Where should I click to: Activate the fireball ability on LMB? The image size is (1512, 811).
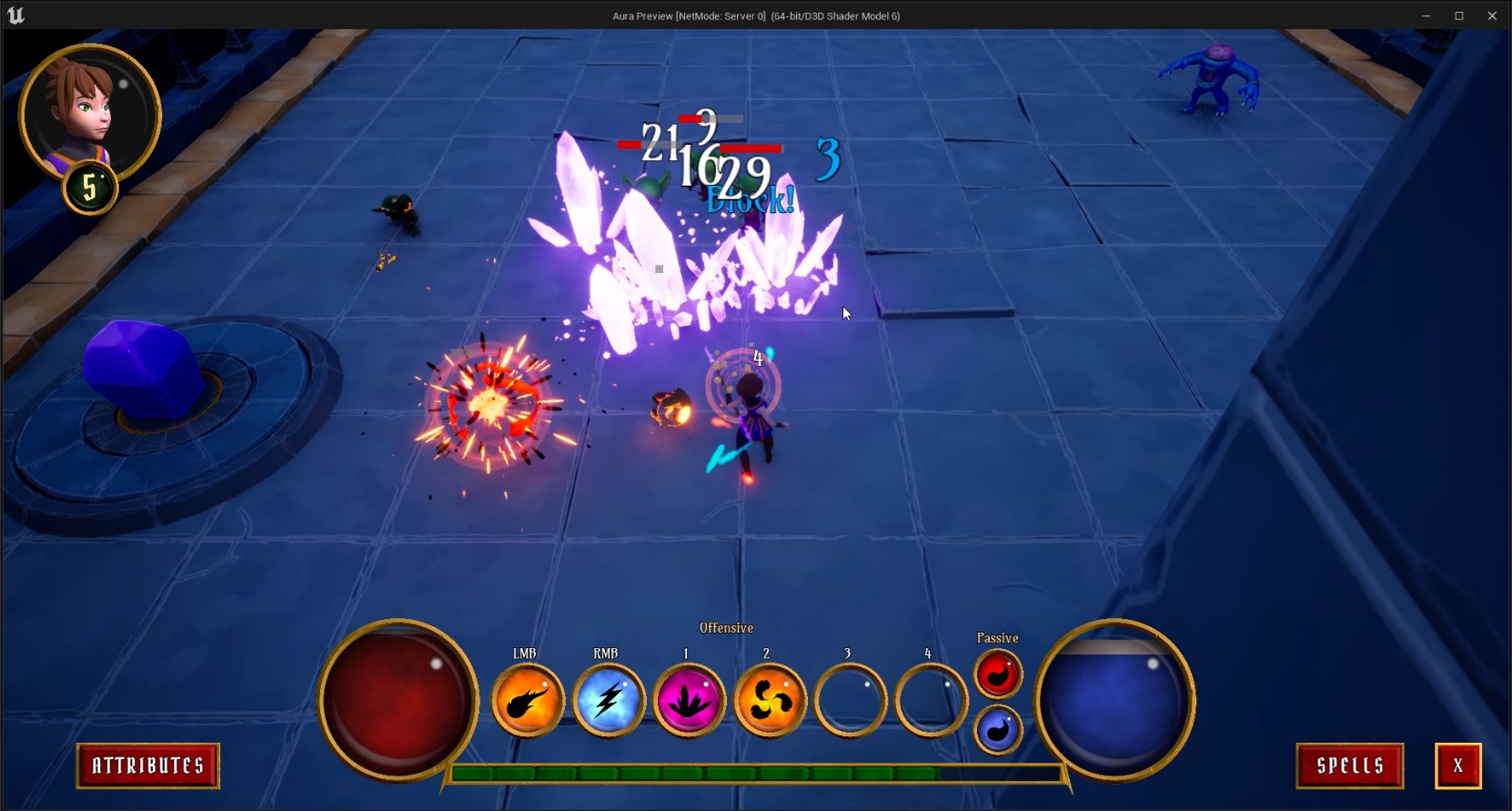pyautogui.click(x=528, y=701)
